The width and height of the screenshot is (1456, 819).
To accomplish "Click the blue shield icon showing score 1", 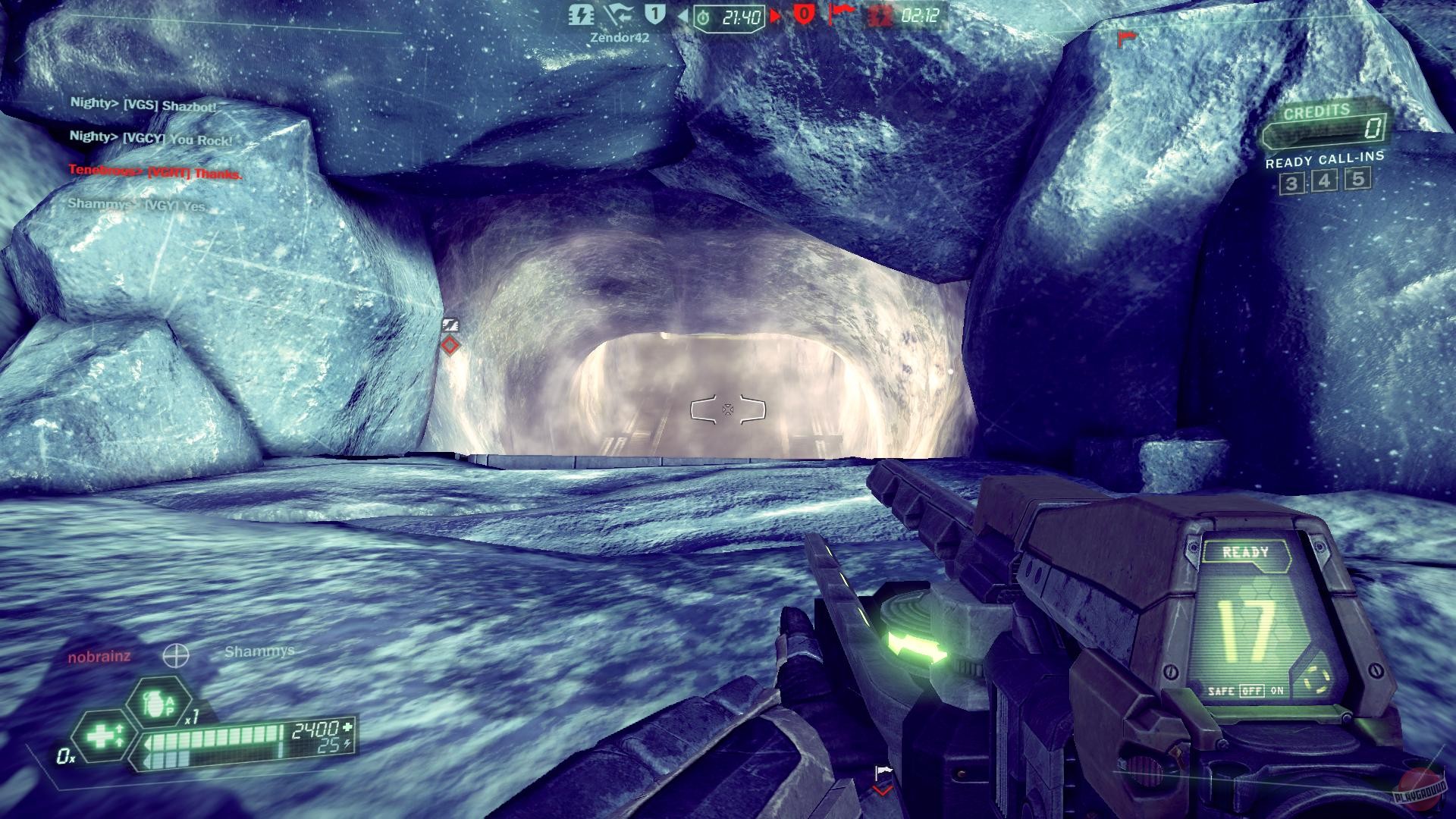I will pyautogui.click(x=653, y=14).
